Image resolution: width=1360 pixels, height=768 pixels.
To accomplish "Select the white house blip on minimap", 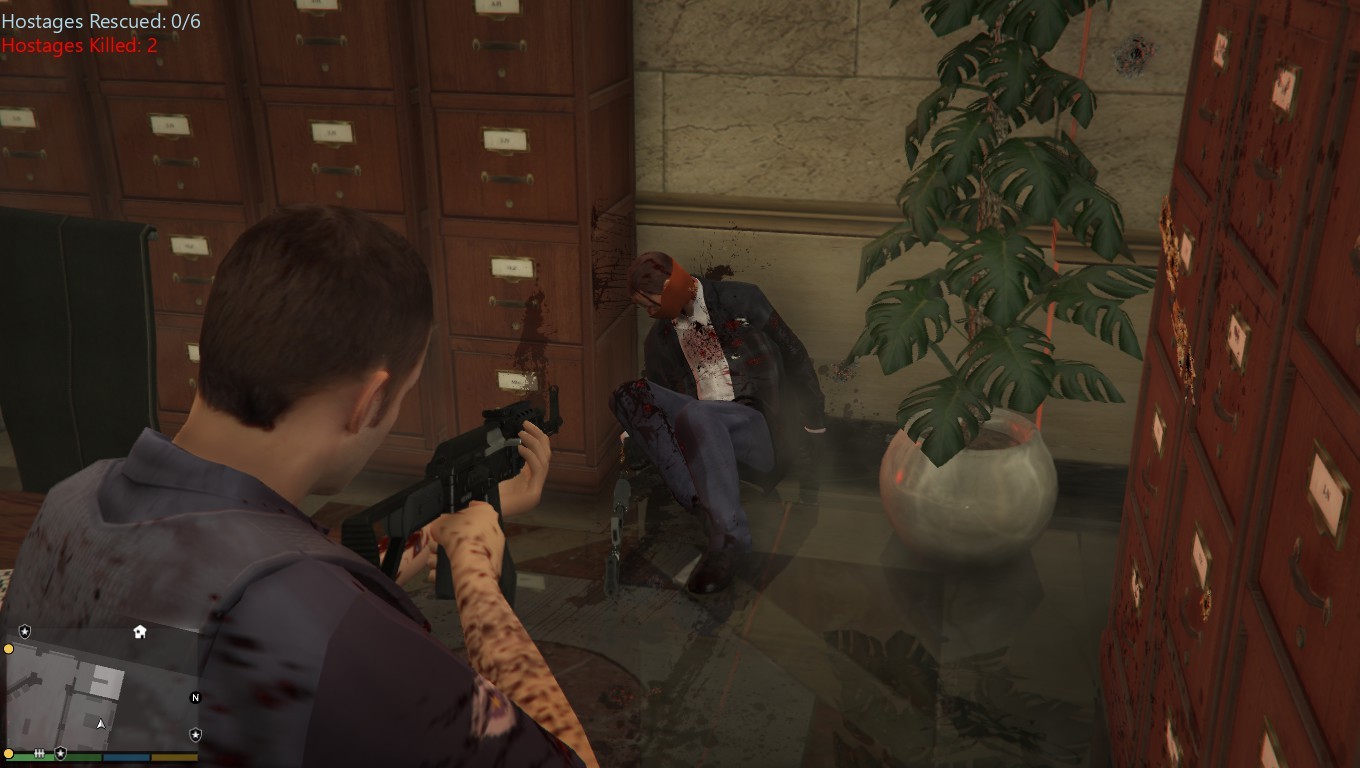I will point(140,632).
